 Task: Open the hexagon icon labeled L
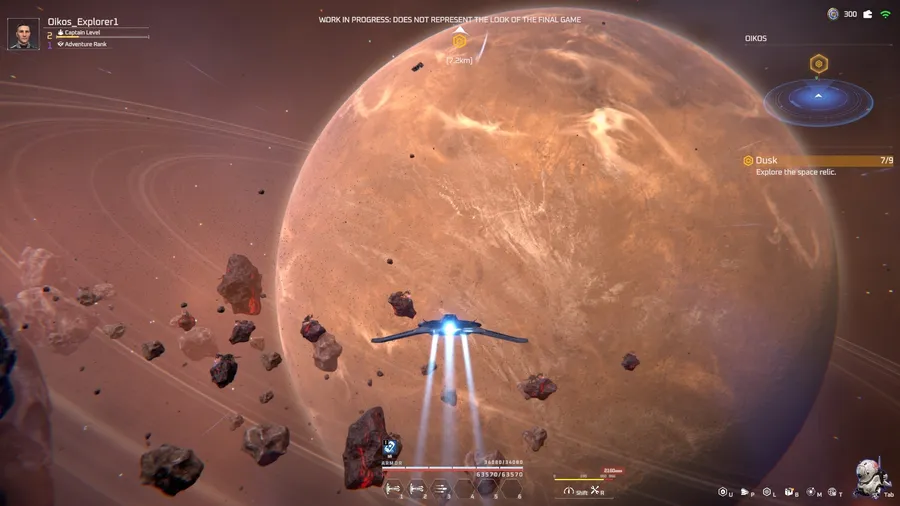point(767,492)
